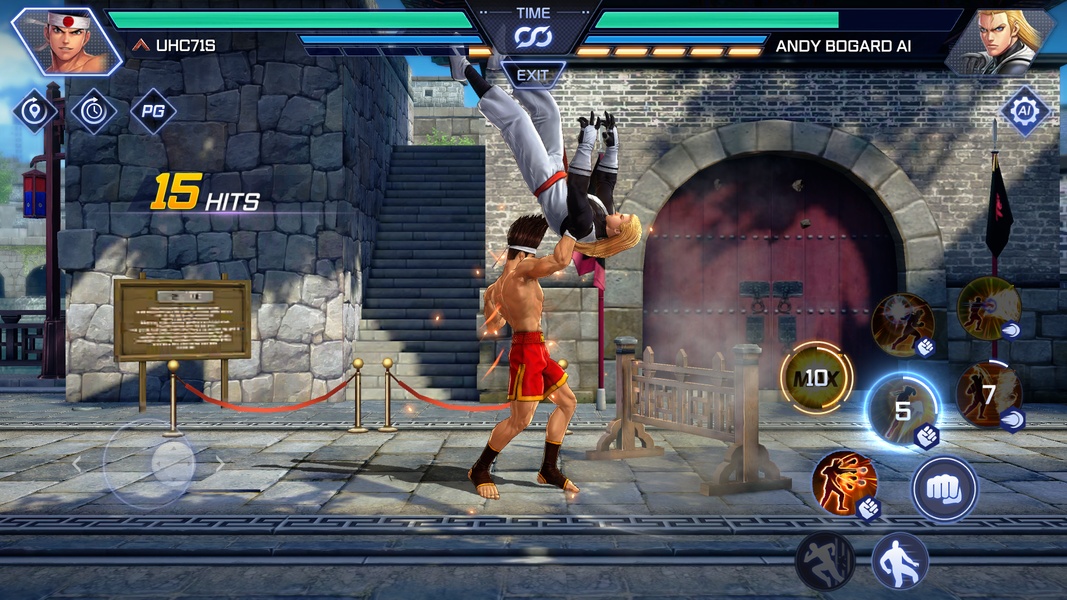Toggle the PG diamond button
The width and height of the screenshot is (1067, 600).
point(153,111)
